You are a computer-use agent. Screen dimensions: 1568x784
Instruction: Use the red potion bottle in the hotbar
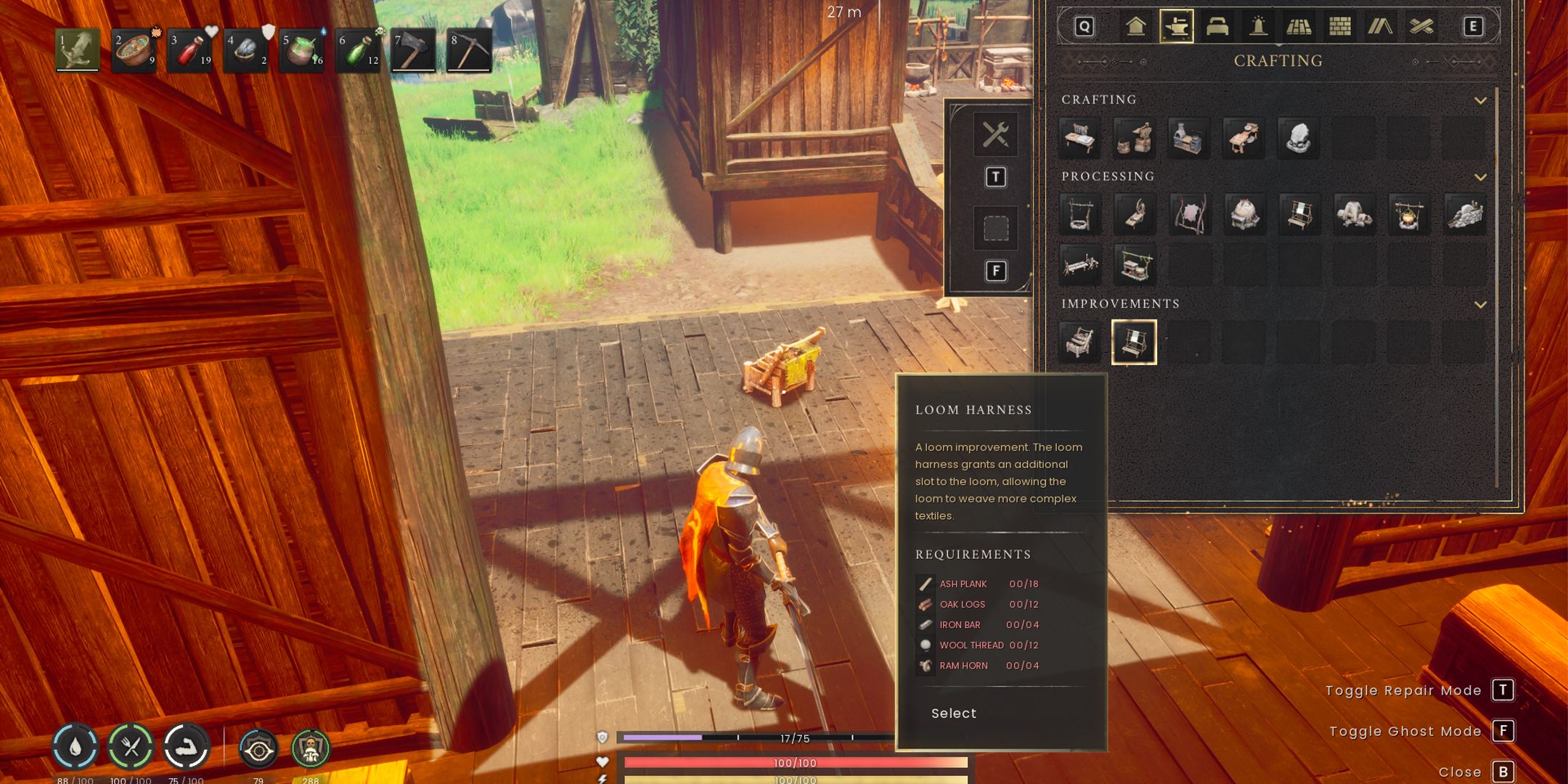(190, 51)
